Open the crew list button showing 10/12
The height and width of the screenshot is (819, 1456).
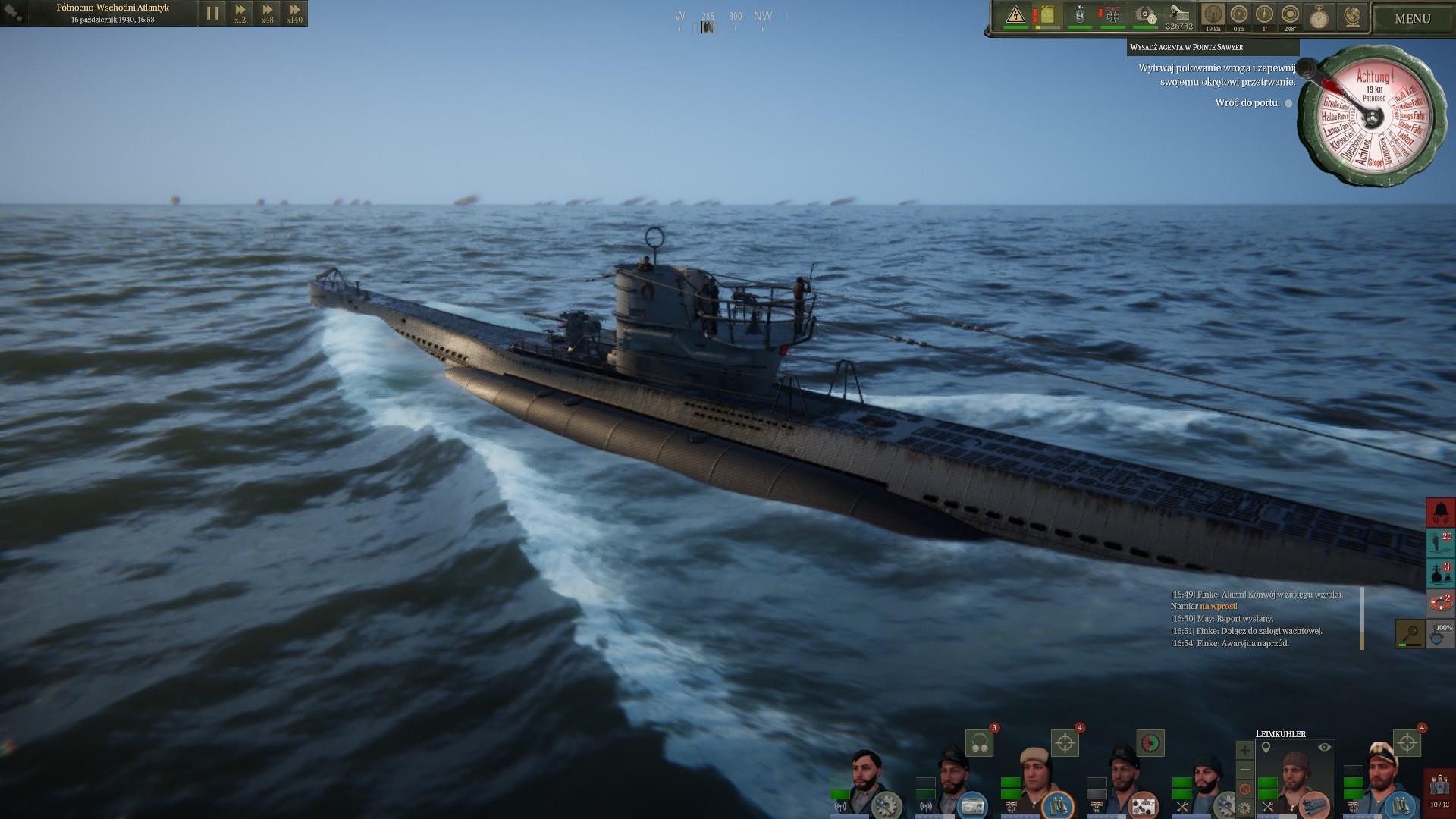click(1439, 790)
